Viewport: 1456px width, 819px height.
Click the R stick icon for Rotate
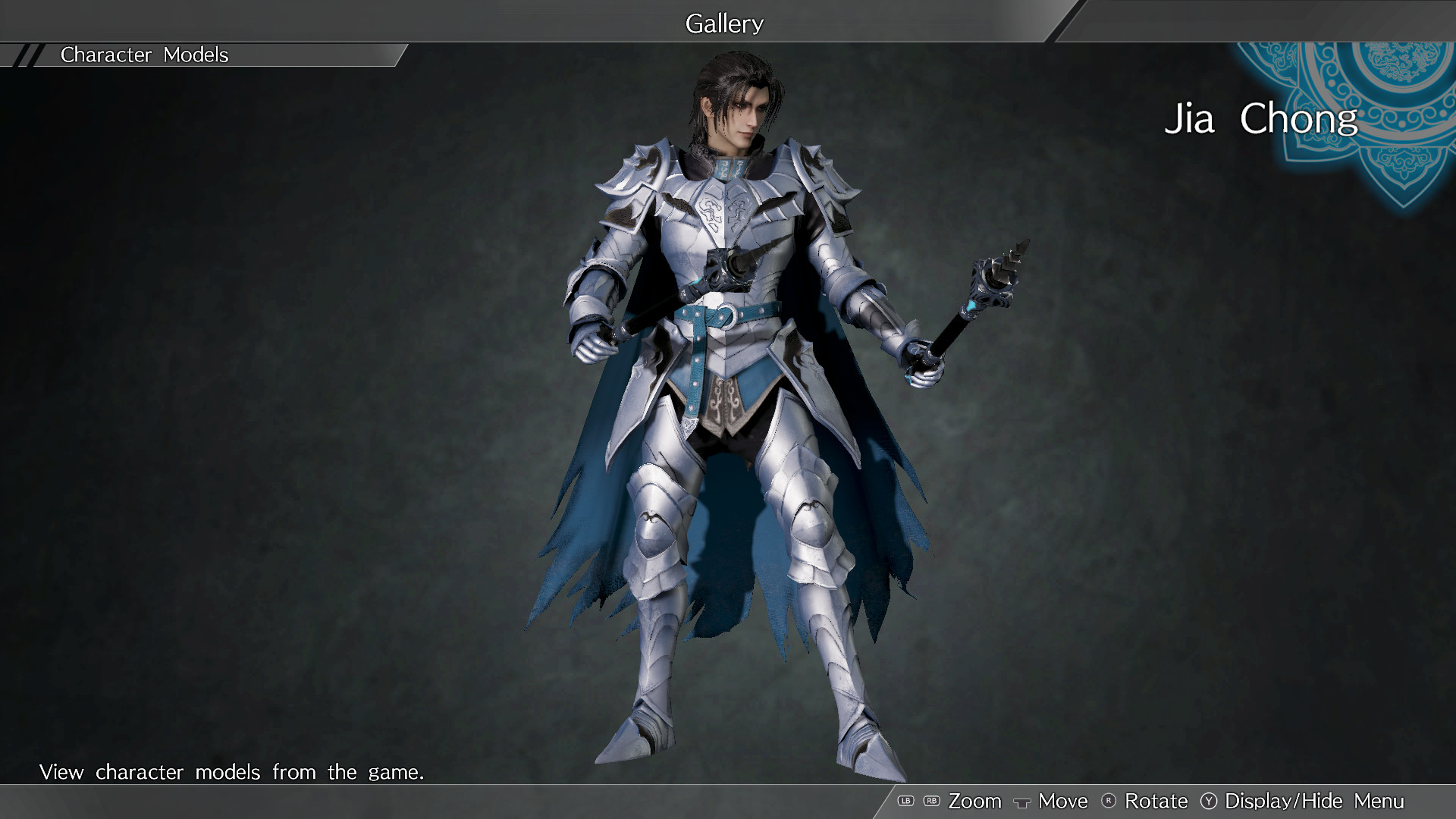1108,801
